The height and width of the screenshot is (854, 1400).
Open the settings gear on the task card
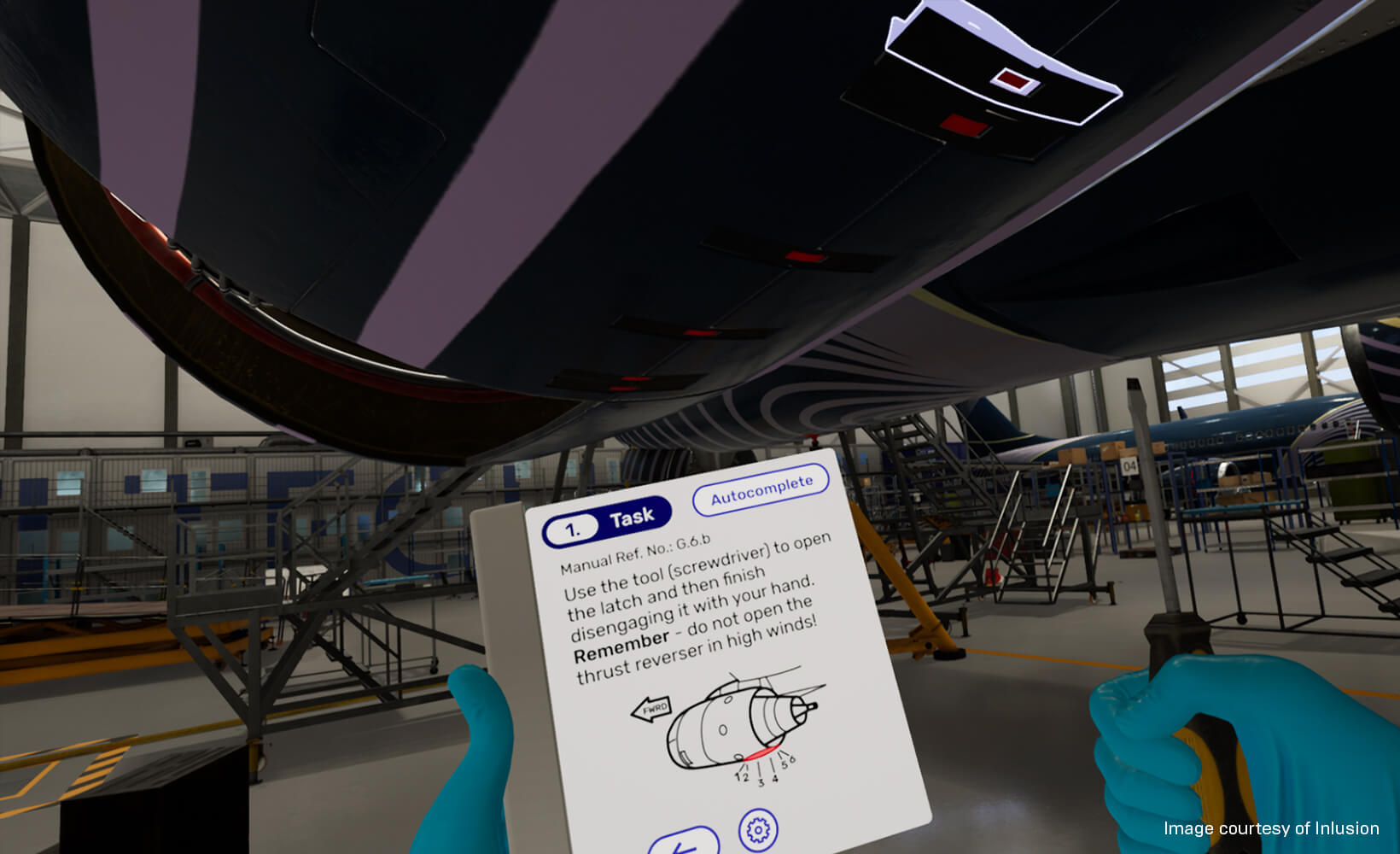pos(758,829)
